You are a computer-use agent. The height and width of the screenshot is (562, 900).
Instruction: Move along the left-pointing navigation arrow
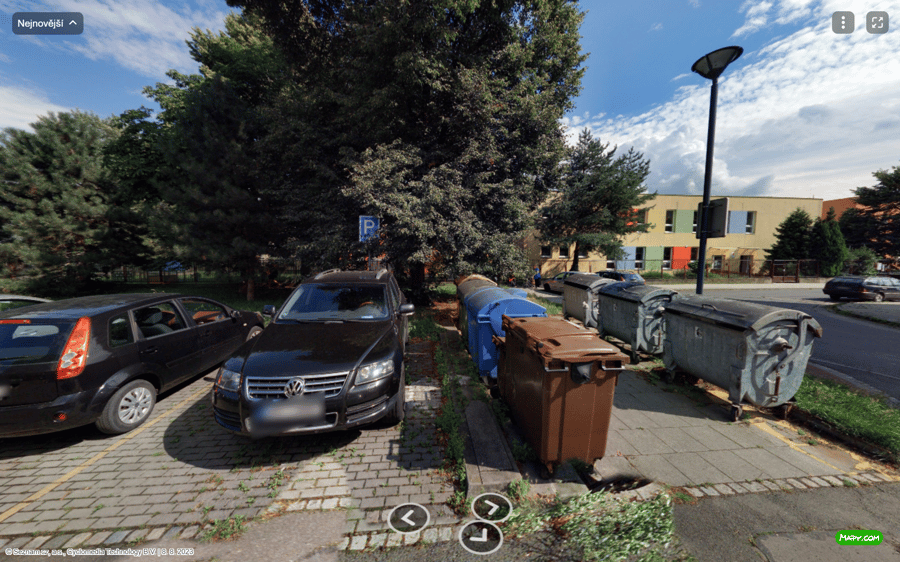408,517
